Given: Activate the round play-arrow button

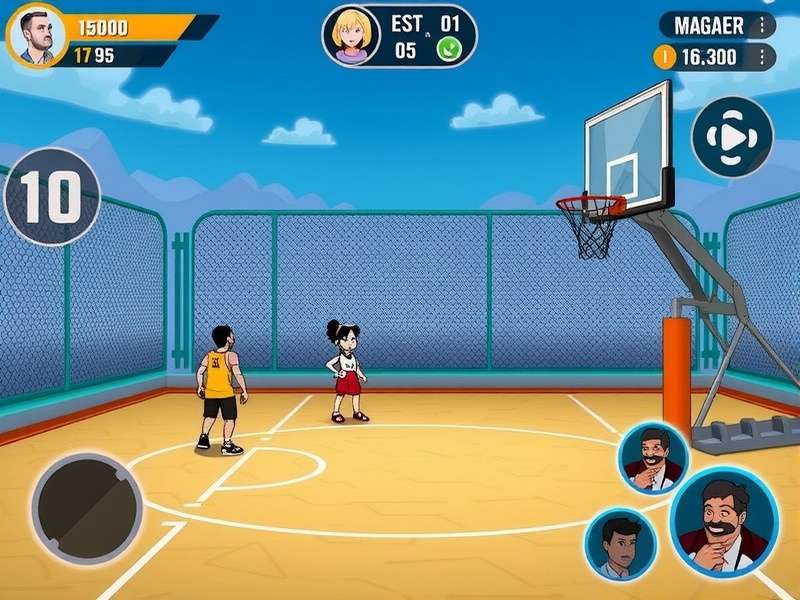Looking at the screenshot, I should pos(733,137).
